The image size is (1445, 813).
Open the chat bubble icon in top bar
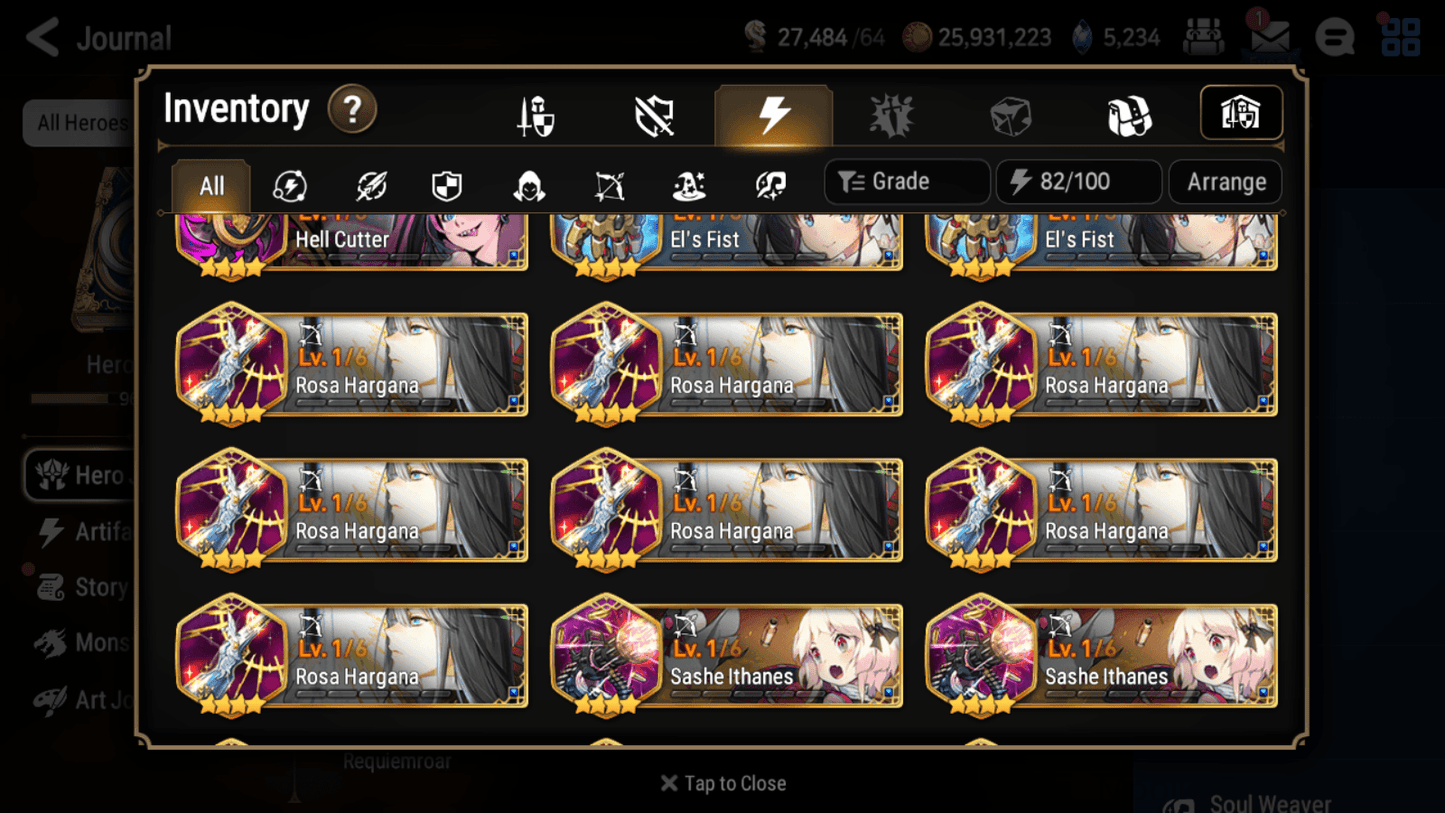pos(1335,36)
